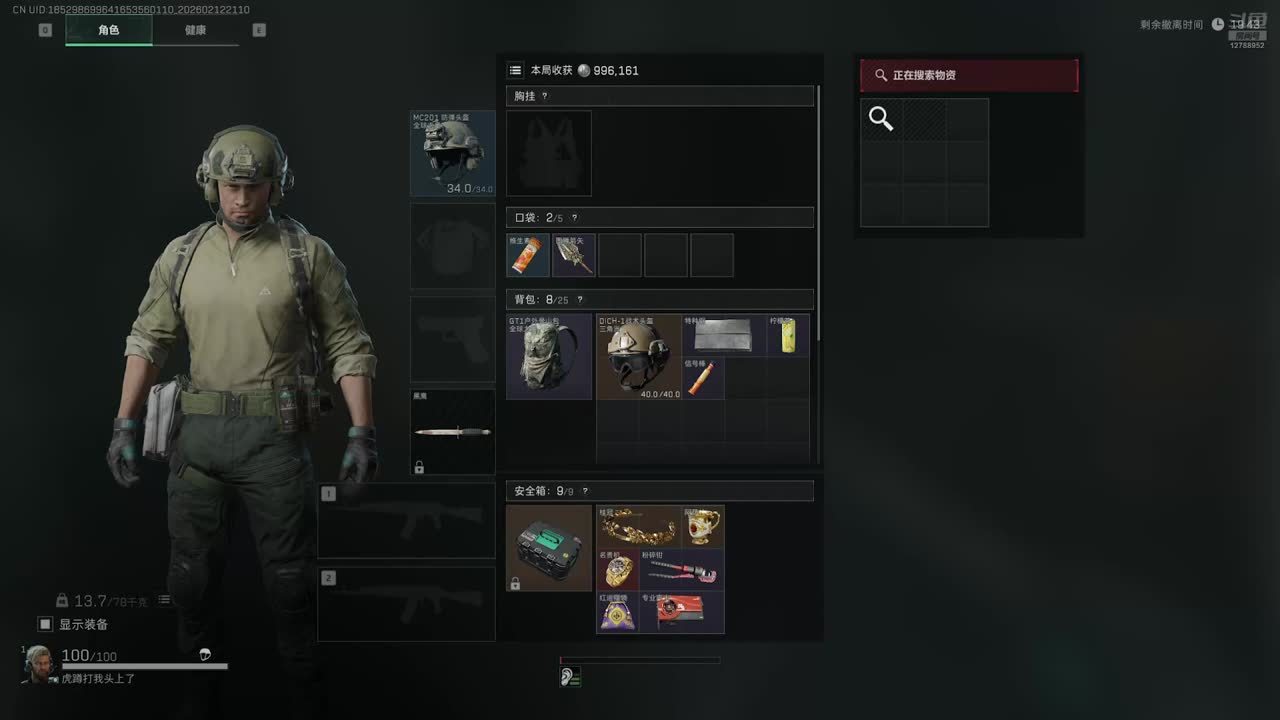Switch to the 角色 character tab
1280x720 pixels.
[109, 30]
